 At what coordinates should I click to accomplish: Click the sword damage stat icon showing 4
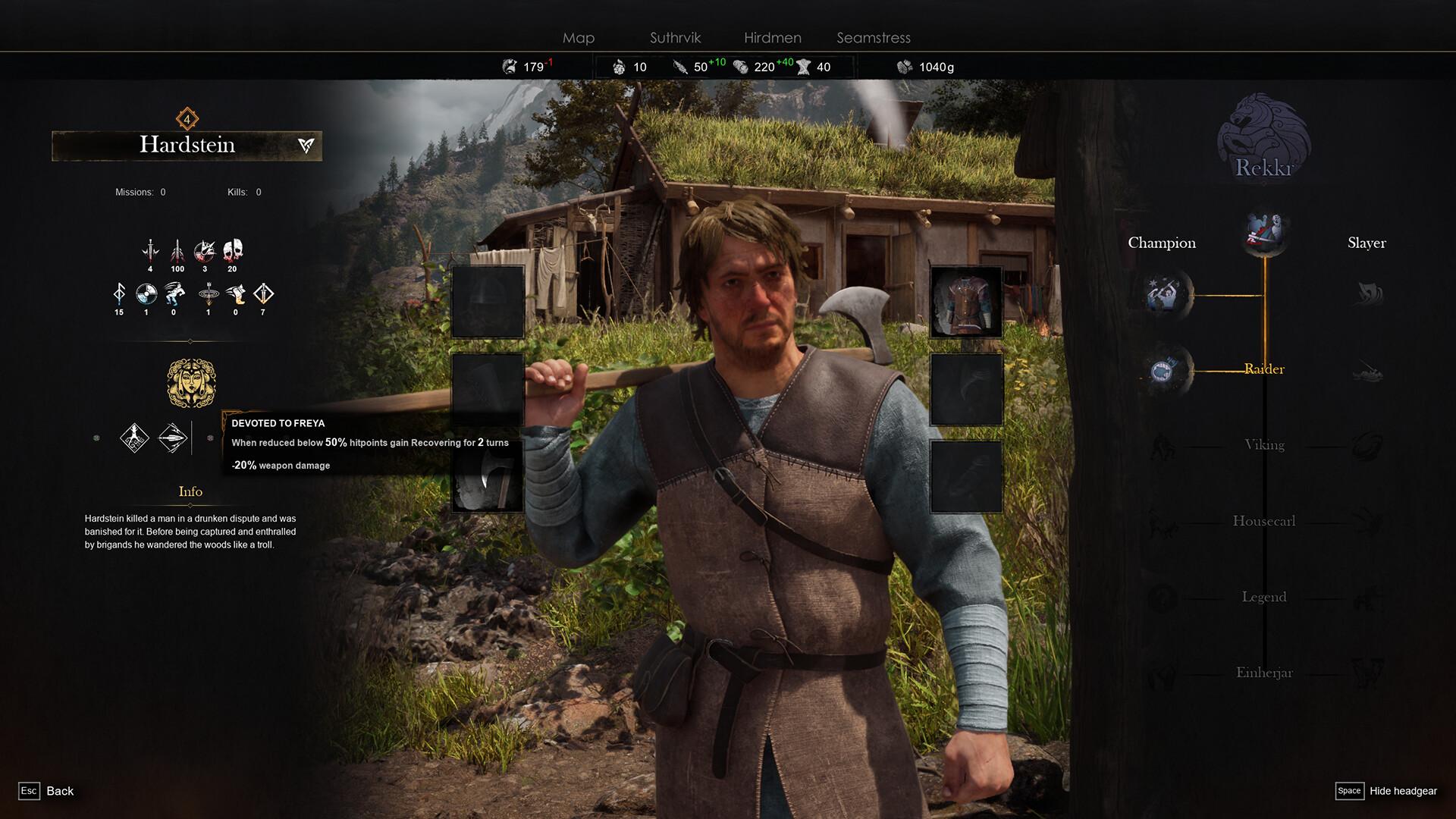point(151,251)
